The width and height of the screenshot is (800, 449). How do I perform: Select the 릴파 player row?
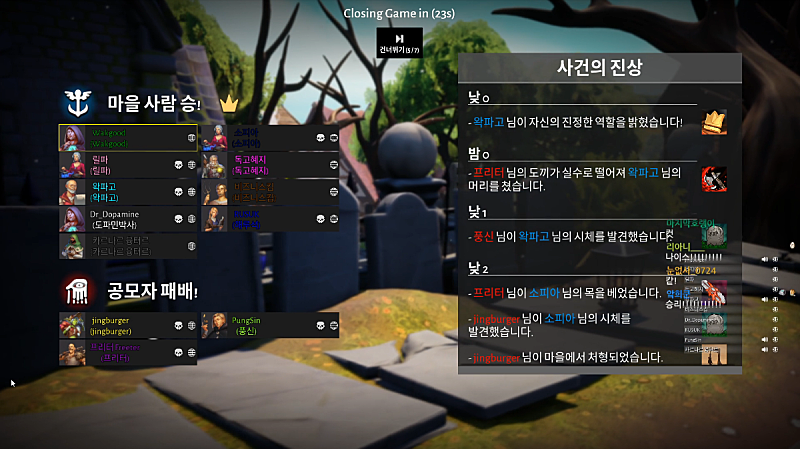pyautogui.click(x=128, y=164)
